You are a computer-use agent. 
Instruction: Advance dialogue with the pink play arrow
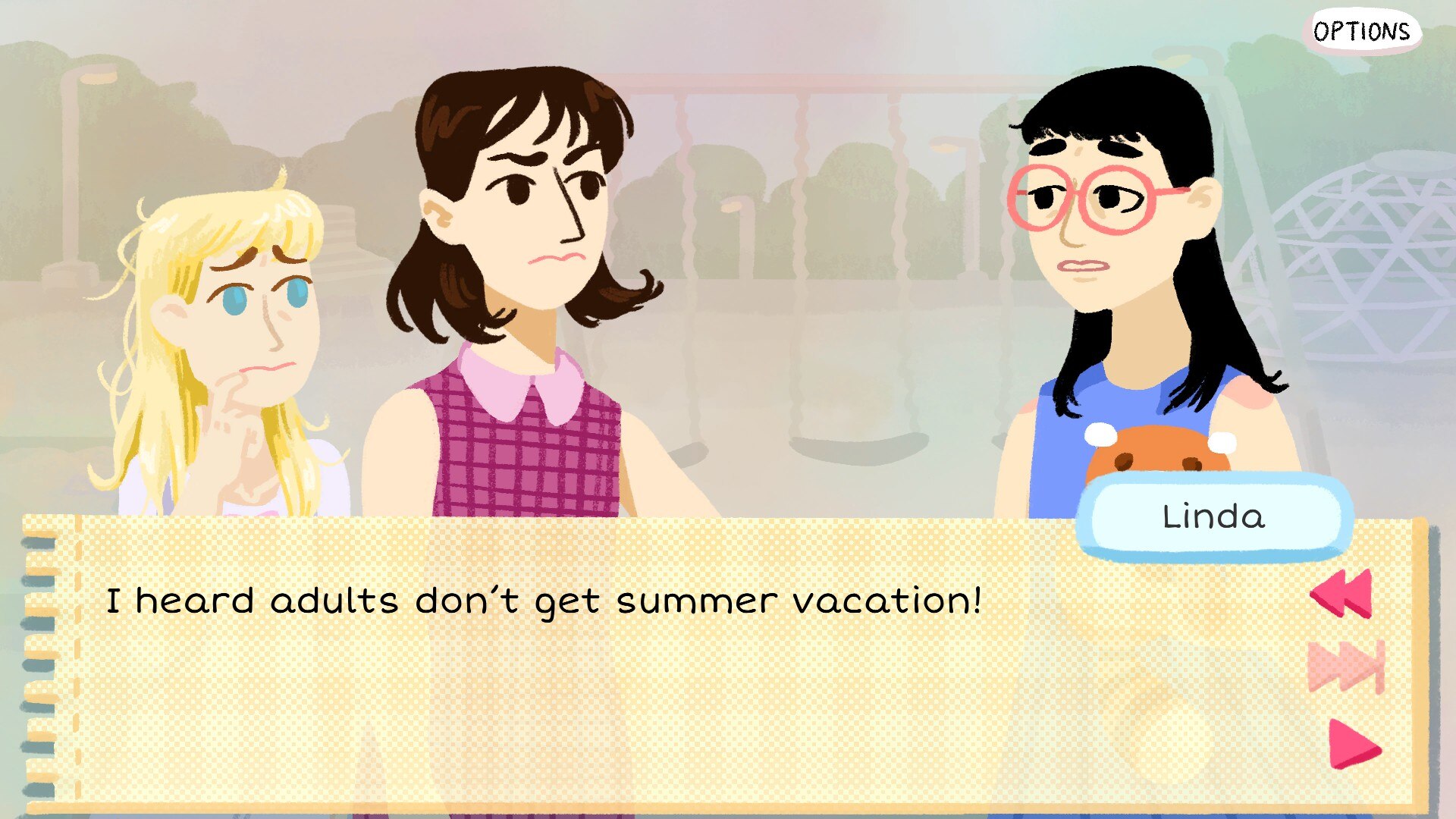click(x=1353, y=744)
